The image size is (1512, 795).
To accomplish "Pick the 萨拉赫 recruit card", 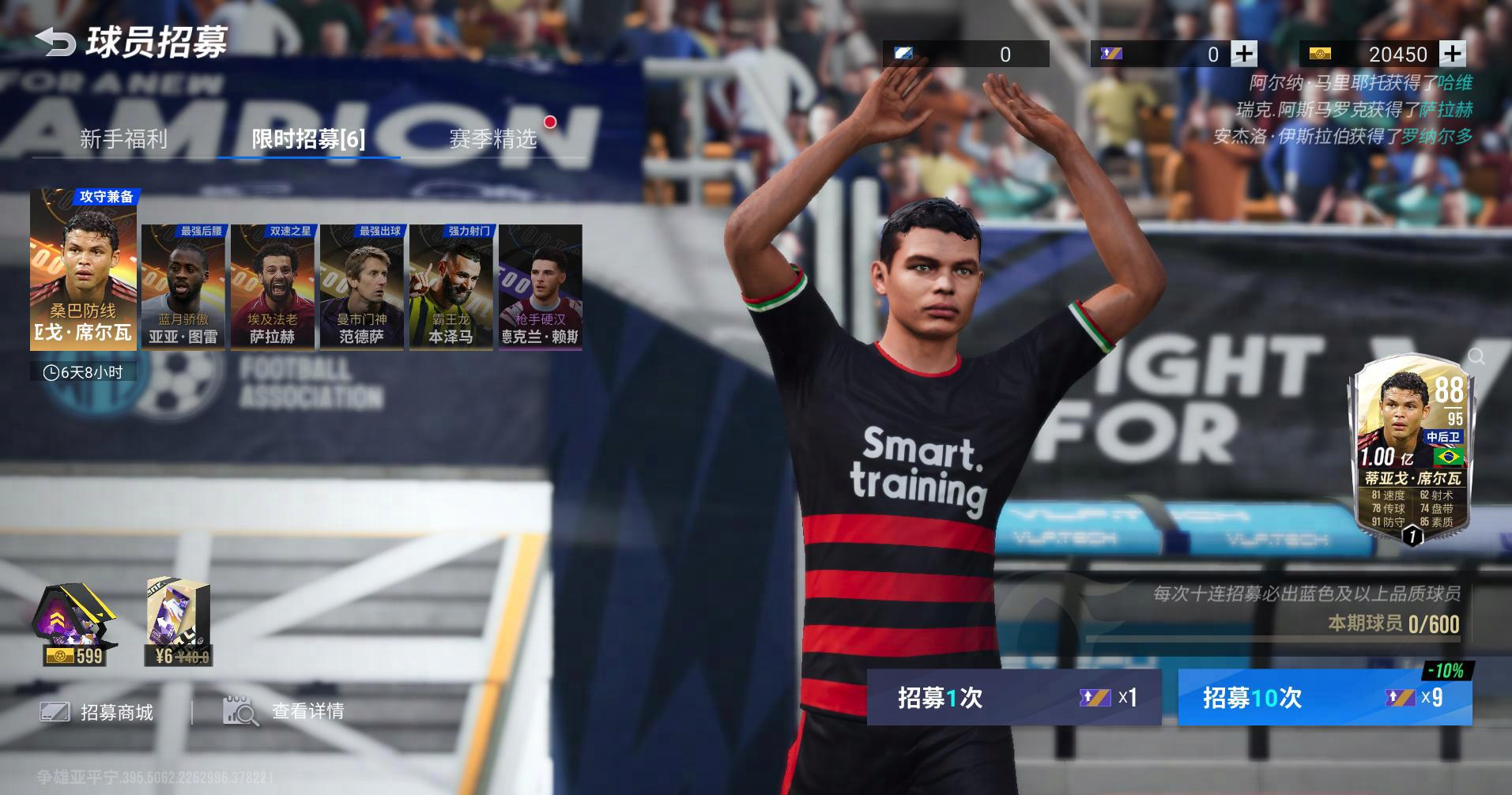I will [273, 287].
